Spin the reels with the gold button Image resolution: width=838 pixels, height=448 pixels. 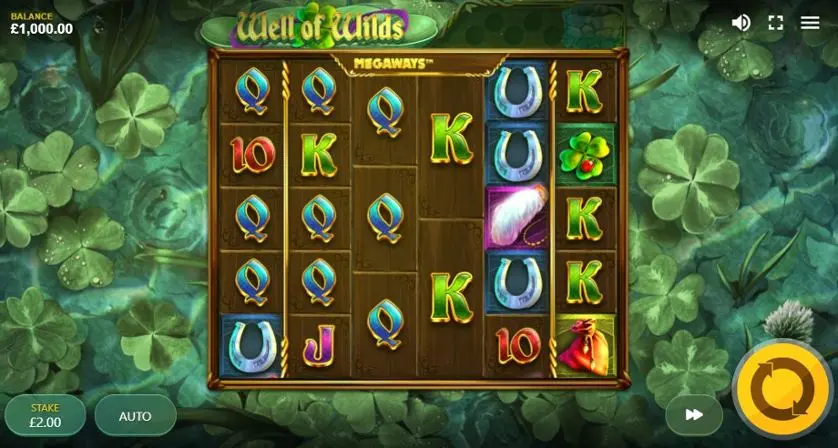tap(782, 389)
